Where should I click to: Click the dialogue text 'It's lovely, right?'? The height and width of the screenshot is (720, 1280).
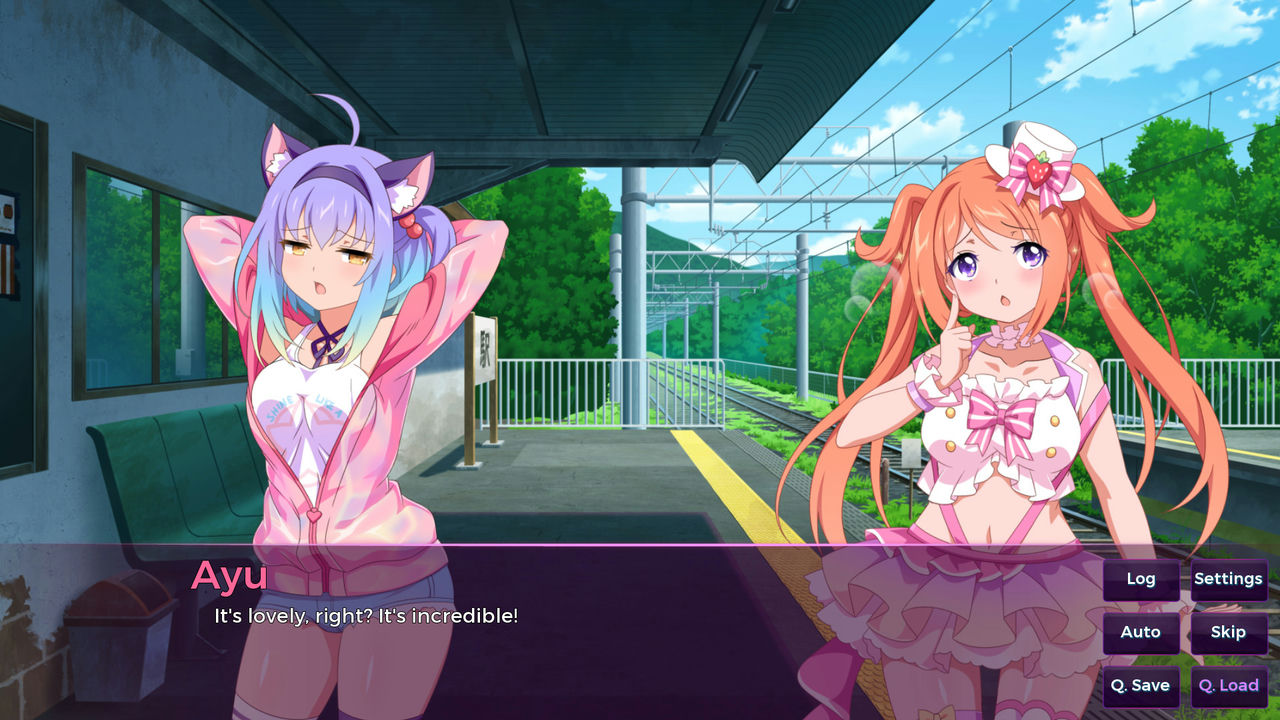tap(365, 616)
